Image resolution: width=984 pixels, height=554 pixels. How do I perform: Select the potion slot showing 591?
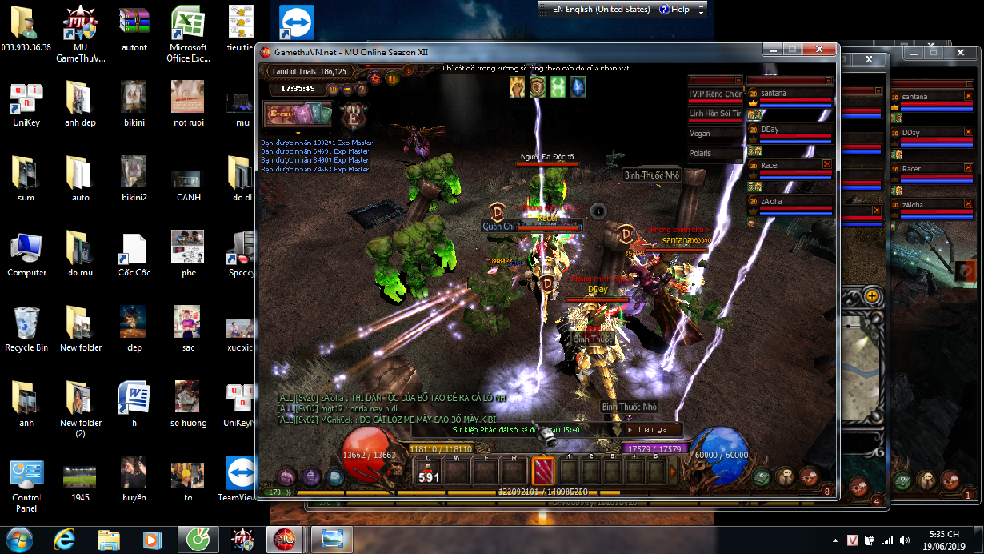[x=427, y=470]
